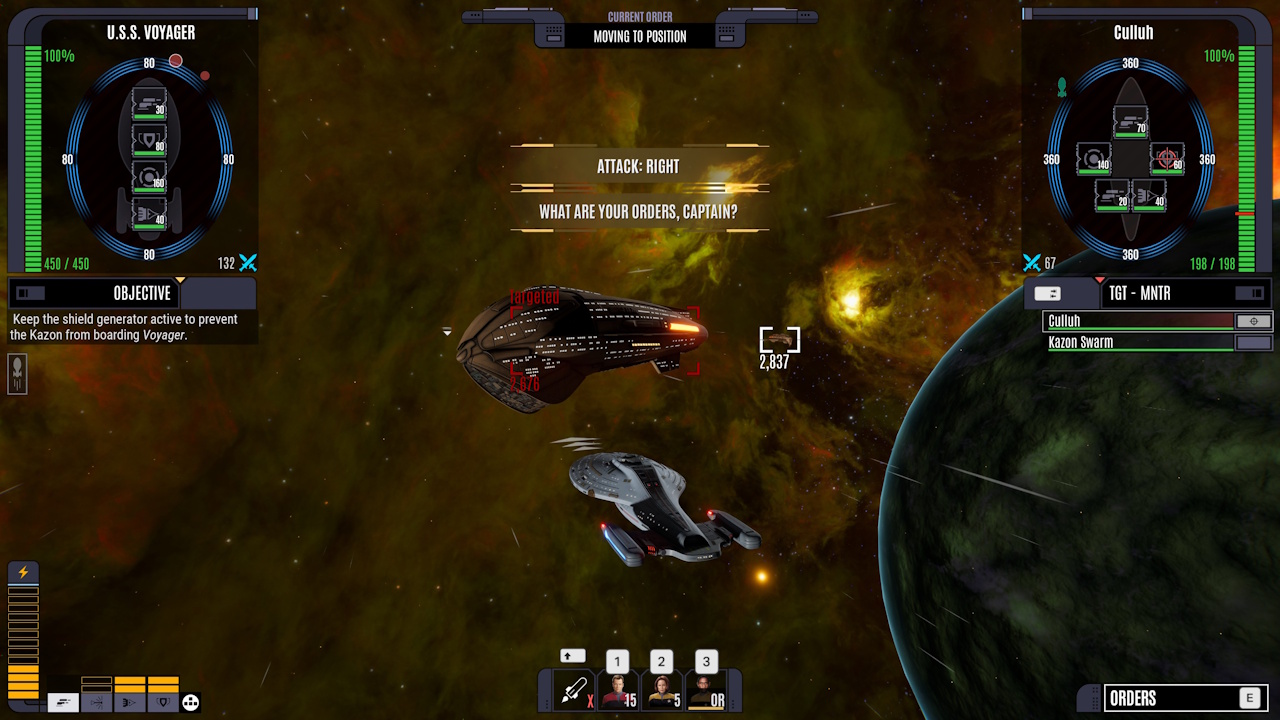Activate the red-uniform officer ability
1280x720 pixels.
[x=617, y=690]
